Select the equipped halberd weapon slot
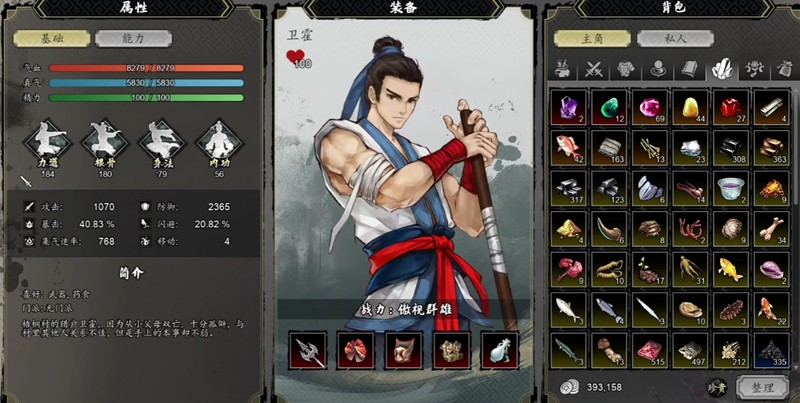This screenshot has width=800, height=403. [307, 350]
